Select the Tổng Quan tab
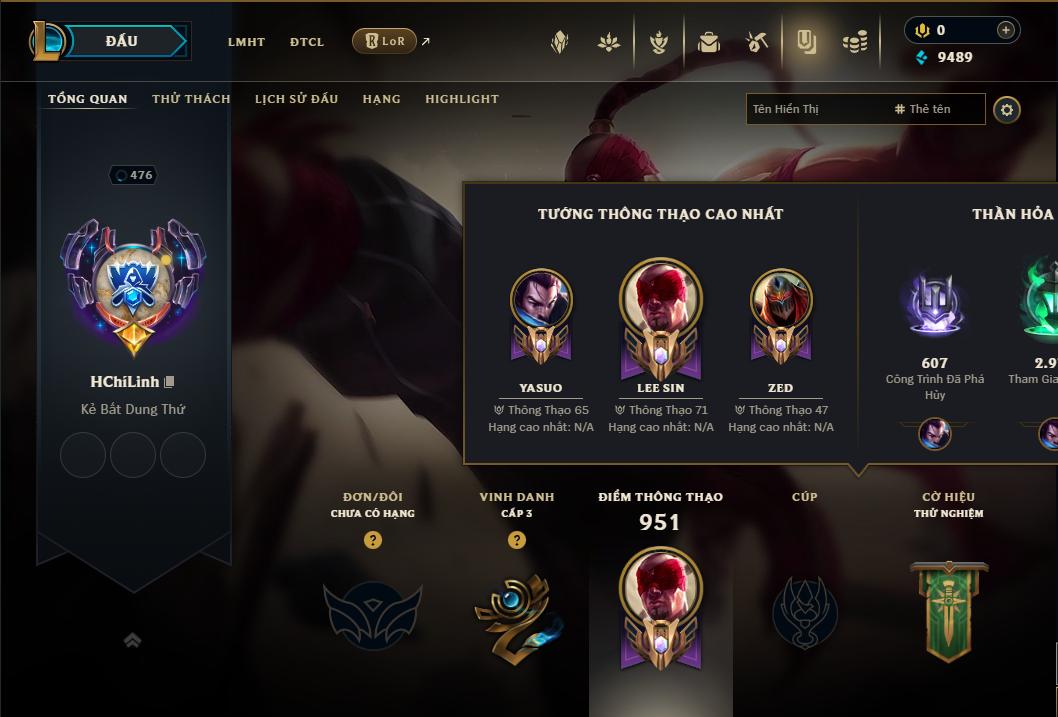This screenshot has height=717, width=1058. point(88,99)
